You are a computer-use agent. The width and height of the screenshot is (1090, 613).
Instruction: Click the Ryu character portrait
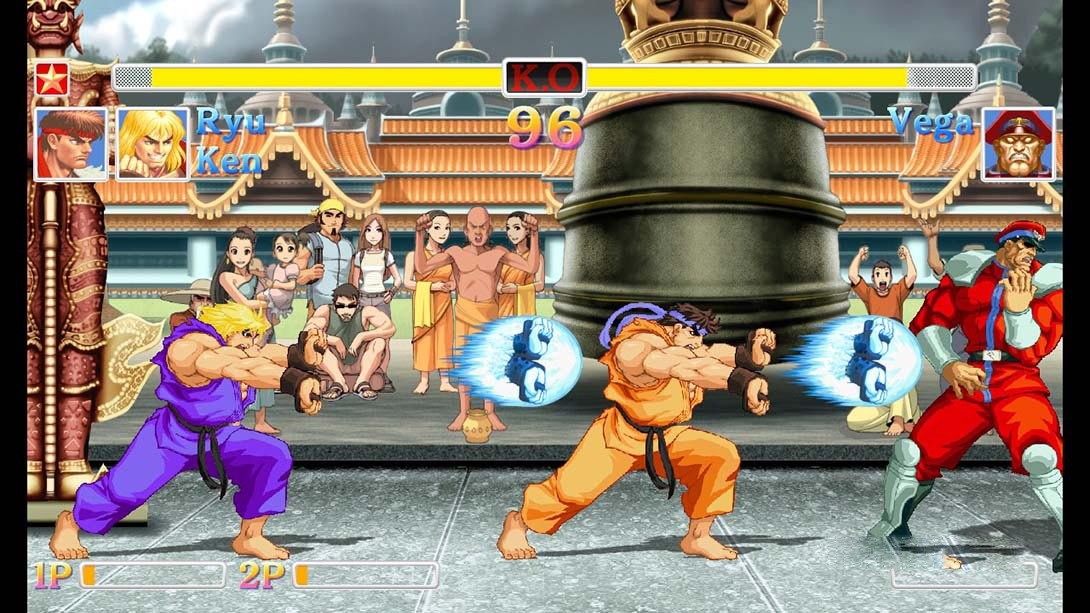[x=71, y=144]
